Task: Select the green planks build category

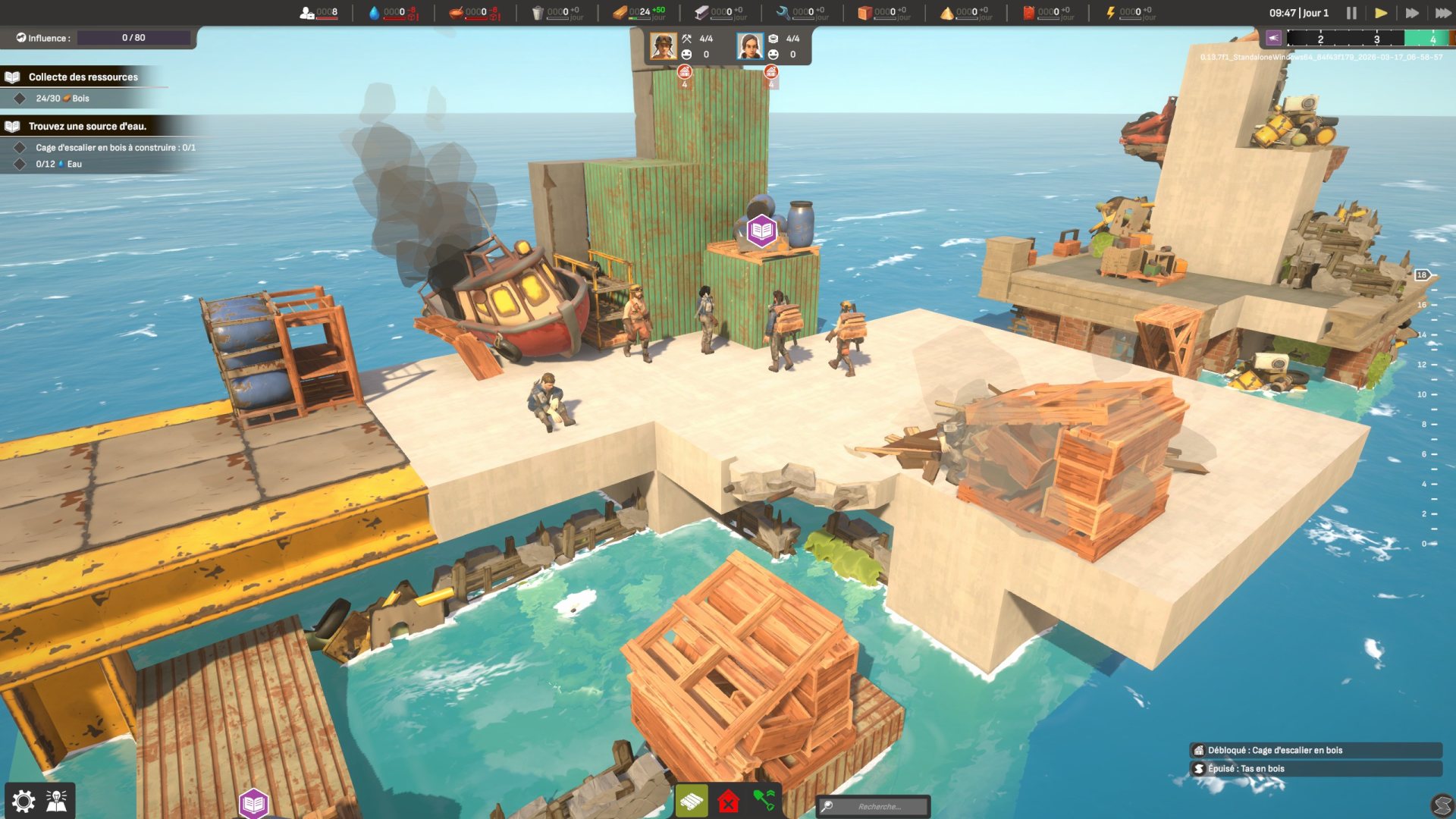Action: coord(692,801)
